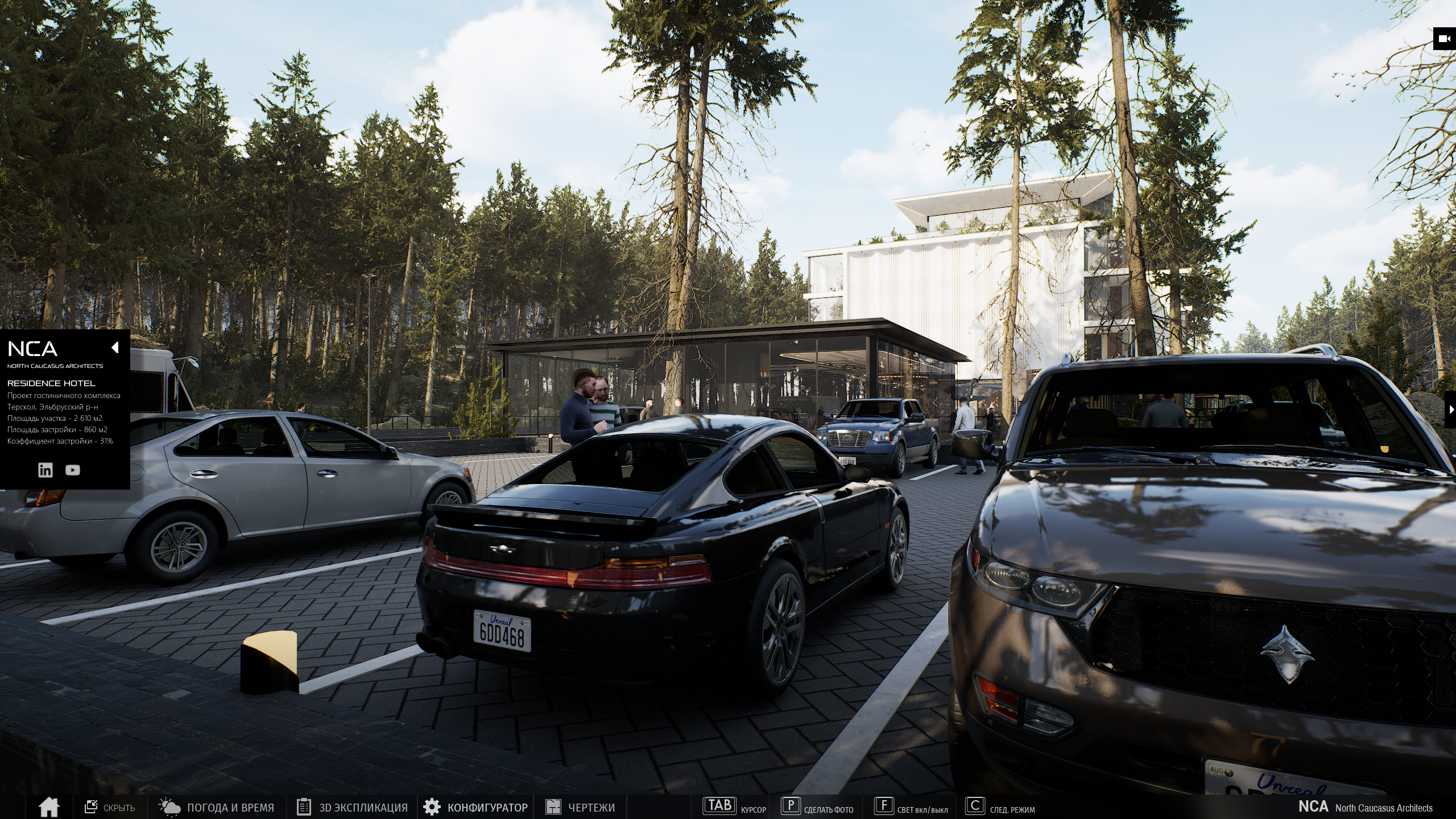The width and height of the screenshot is (1456, 819).
Task: Open Погода и время settings
Action: [217, 808]
